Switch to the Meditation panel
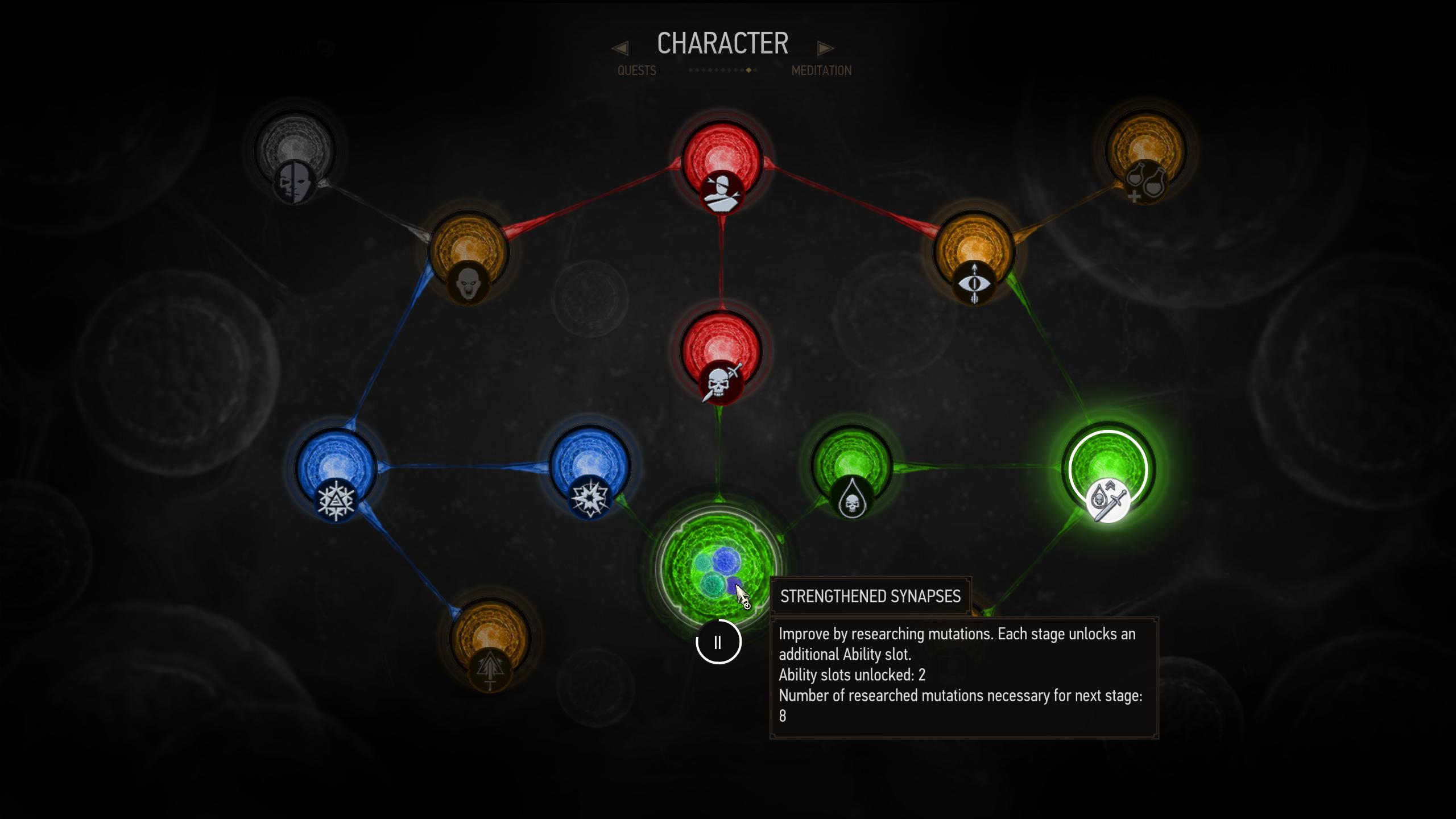1456x819 pixels. (x=821, y=71)
